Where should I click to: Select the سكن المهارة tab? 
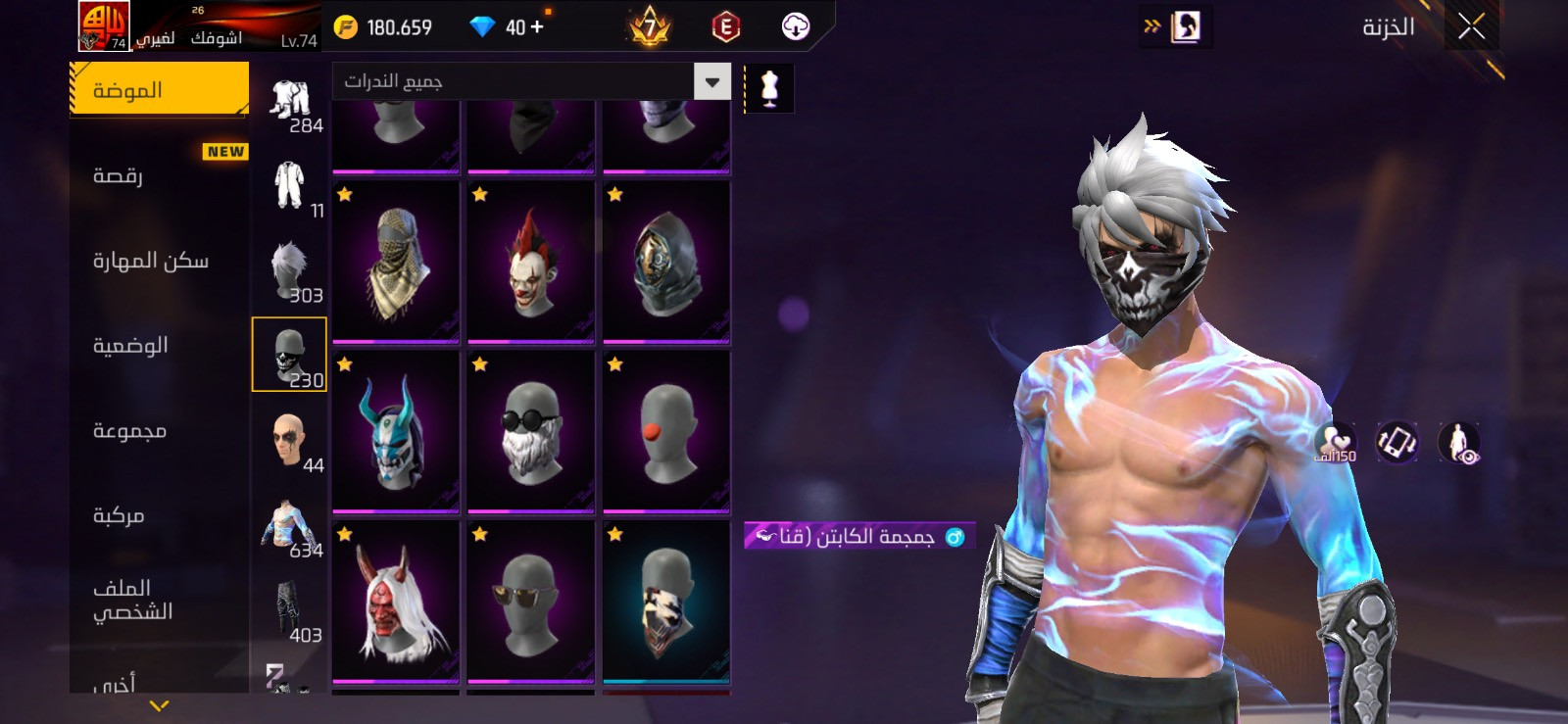coord(150,261)
